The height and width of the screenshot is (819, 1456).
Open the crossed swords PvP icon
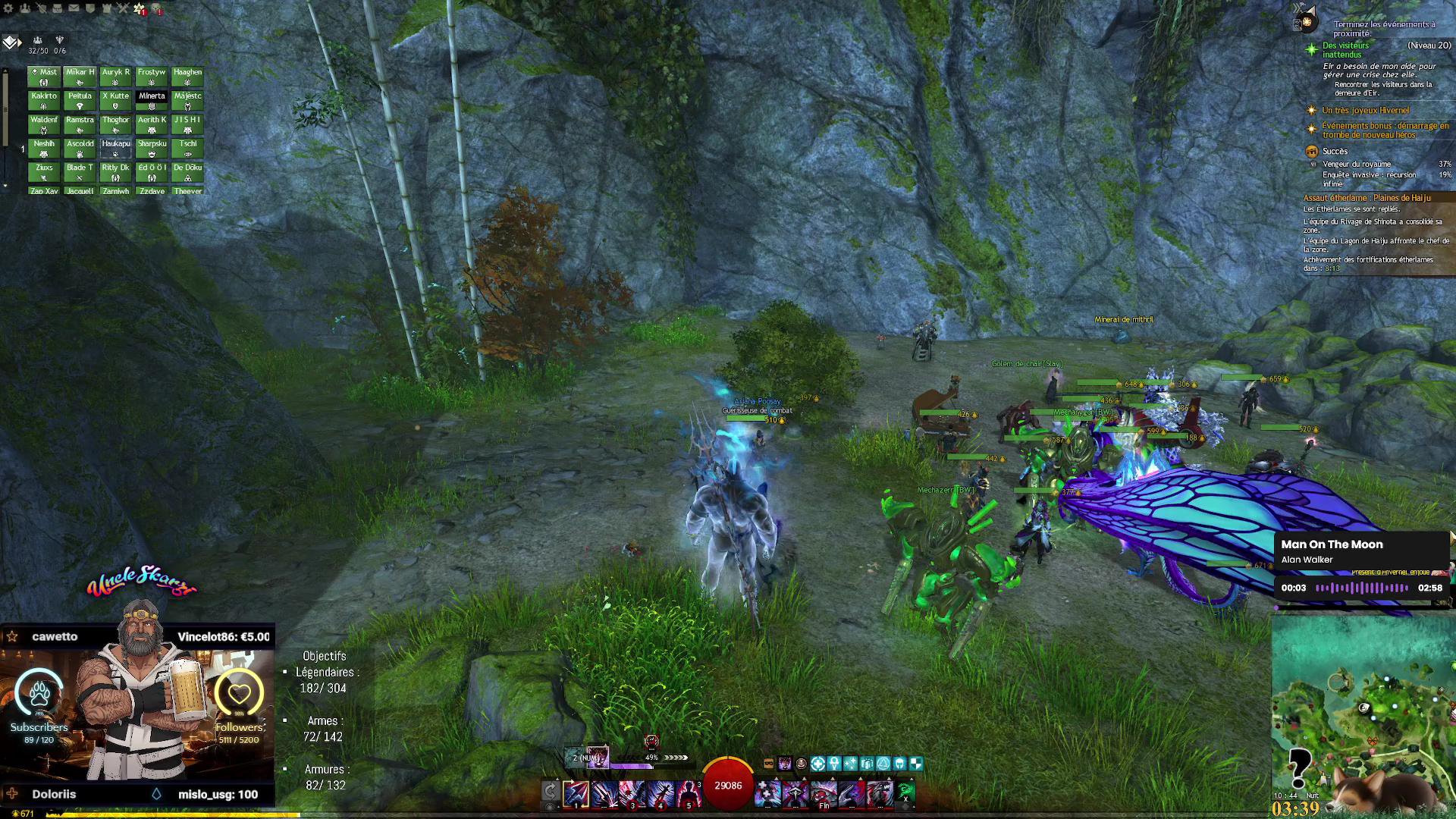[123, 8]
